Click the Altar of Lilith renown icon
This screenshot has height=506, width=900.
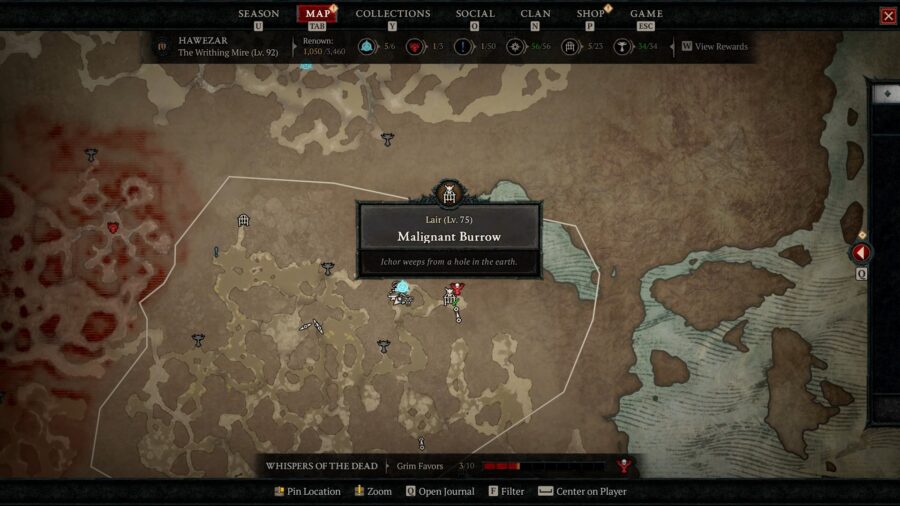(622, 46)
